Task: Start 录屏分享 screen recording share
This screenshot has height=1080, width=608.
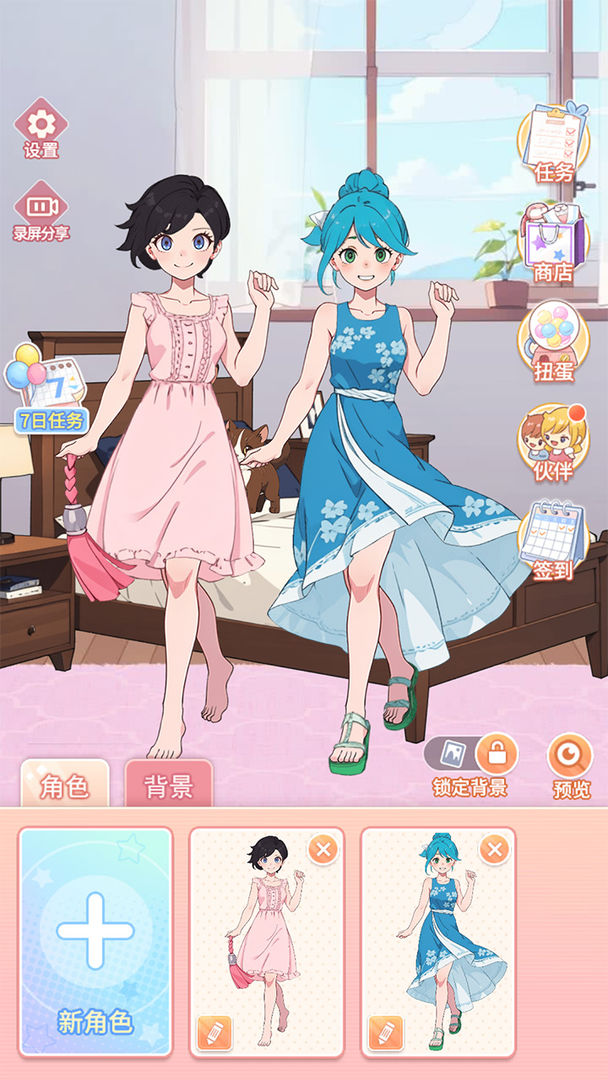Action: [41, 210]
